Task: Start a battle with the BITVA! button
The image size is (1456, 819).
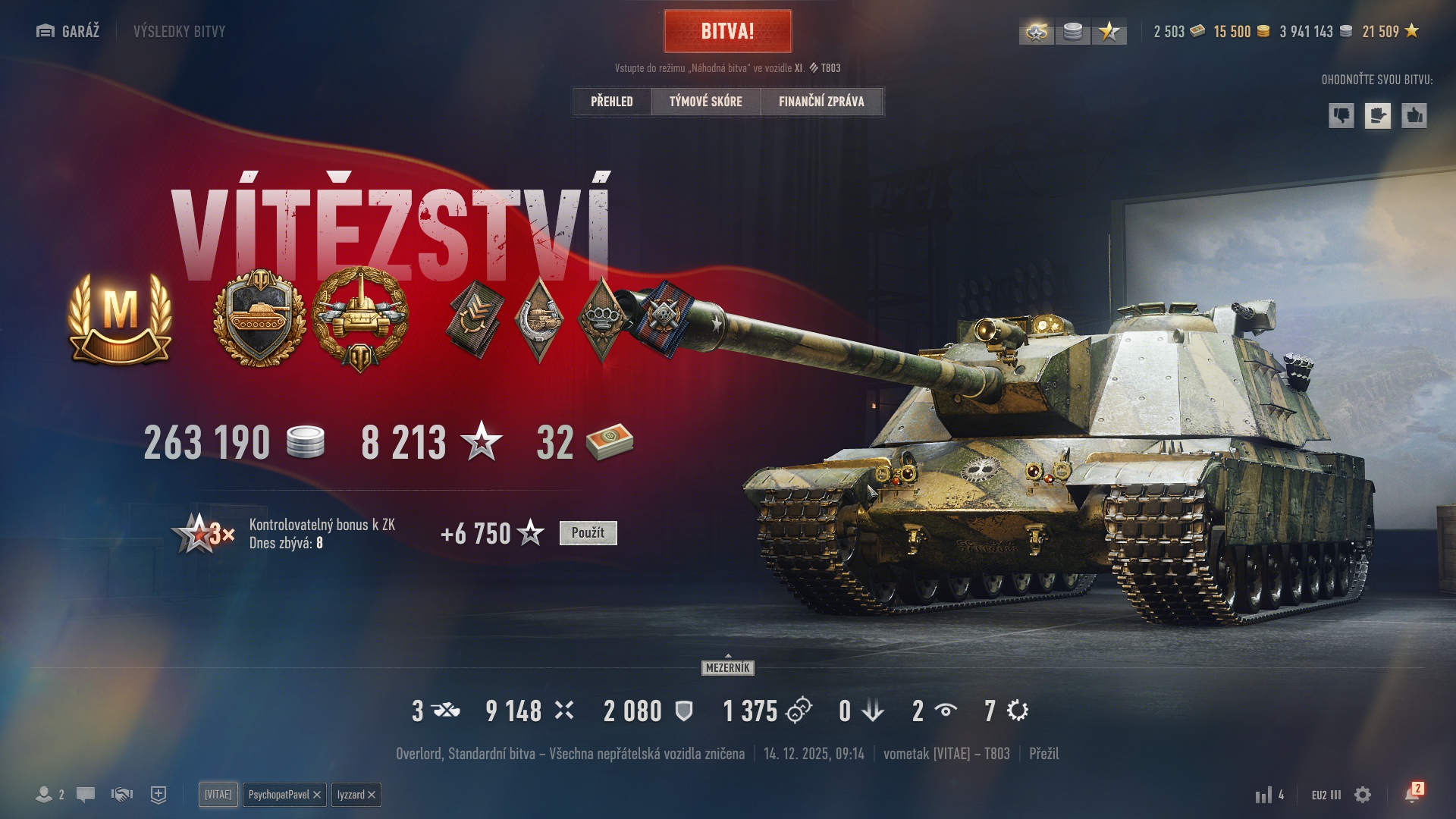Action: point(727,31)
